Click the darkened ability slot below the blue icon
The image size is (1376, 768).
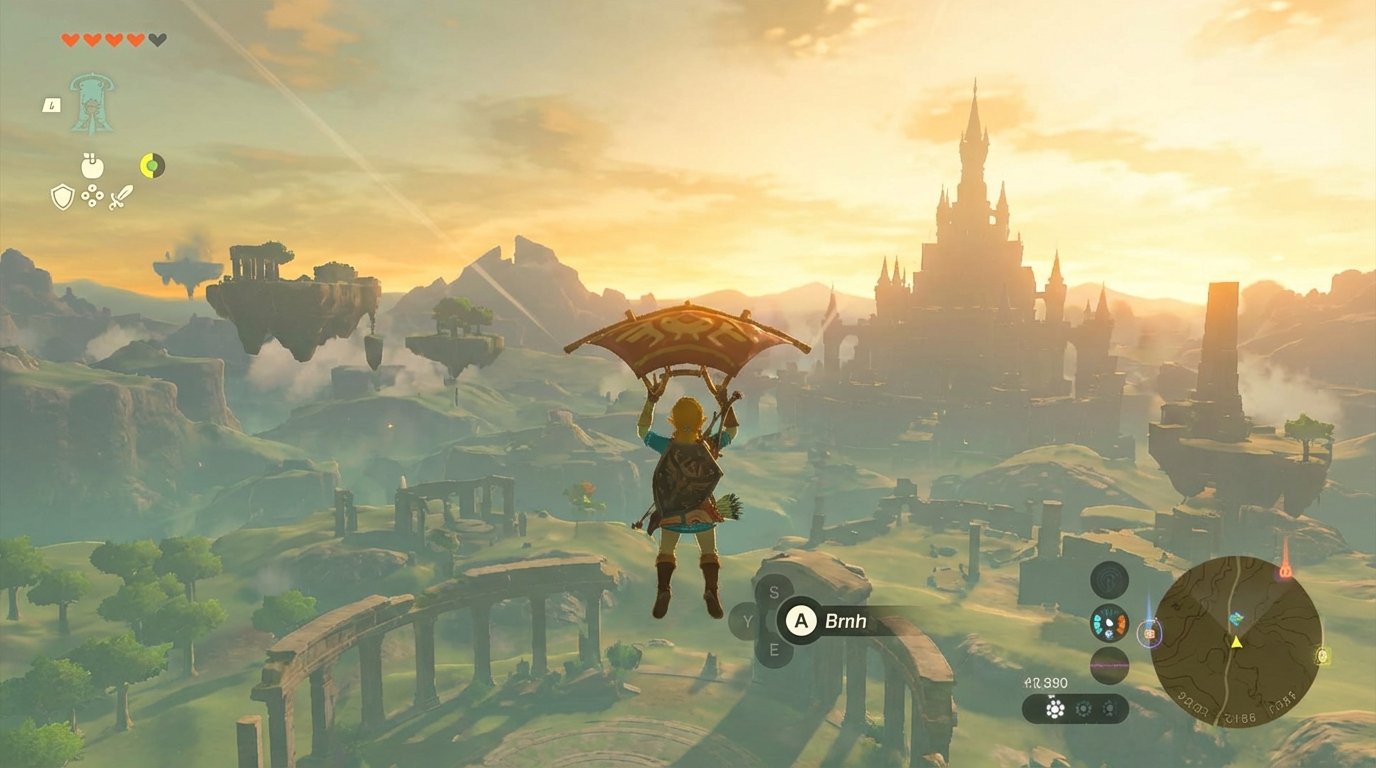(1108, 661)
